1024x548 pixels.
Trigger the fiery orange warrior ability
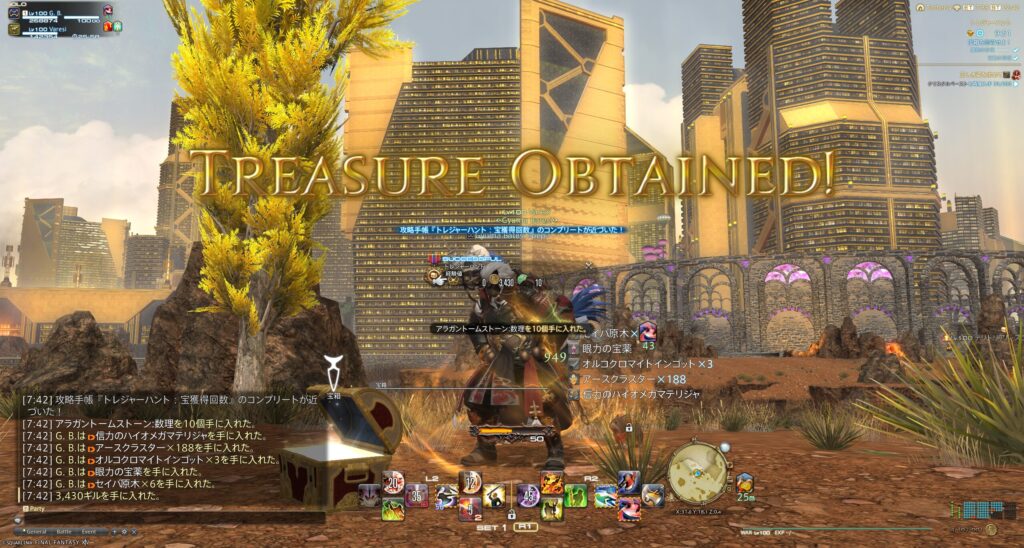point(551,484)
